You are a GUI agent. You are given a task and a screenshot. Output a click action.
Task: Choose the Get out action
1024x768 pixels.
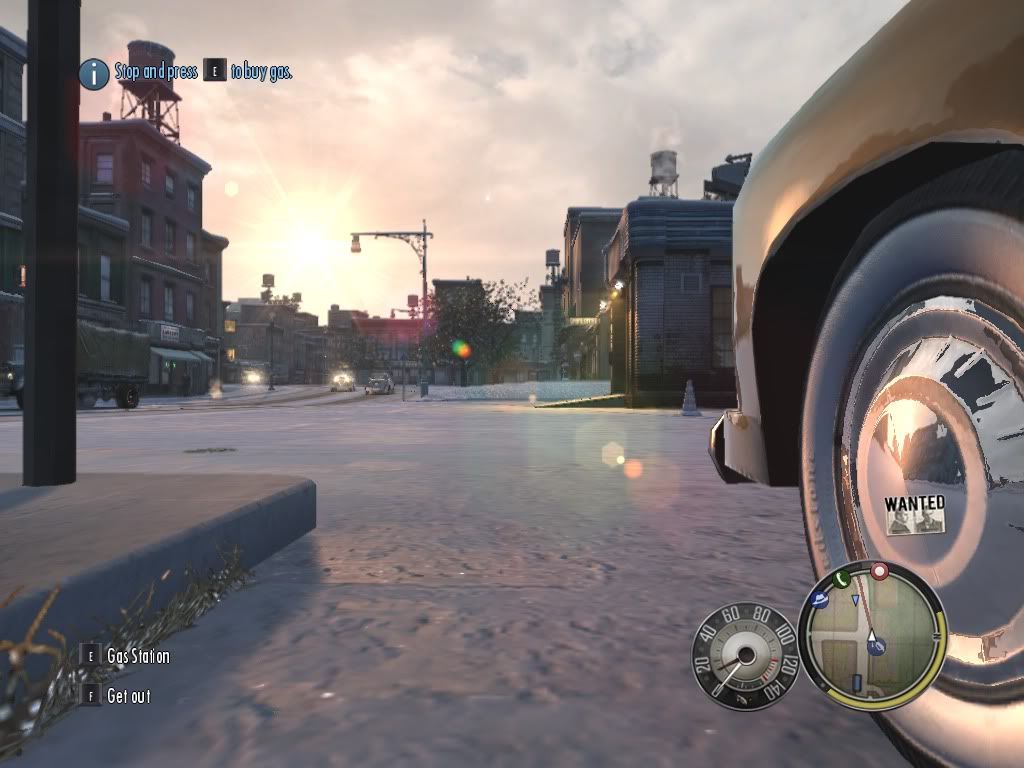click(128, 695)
